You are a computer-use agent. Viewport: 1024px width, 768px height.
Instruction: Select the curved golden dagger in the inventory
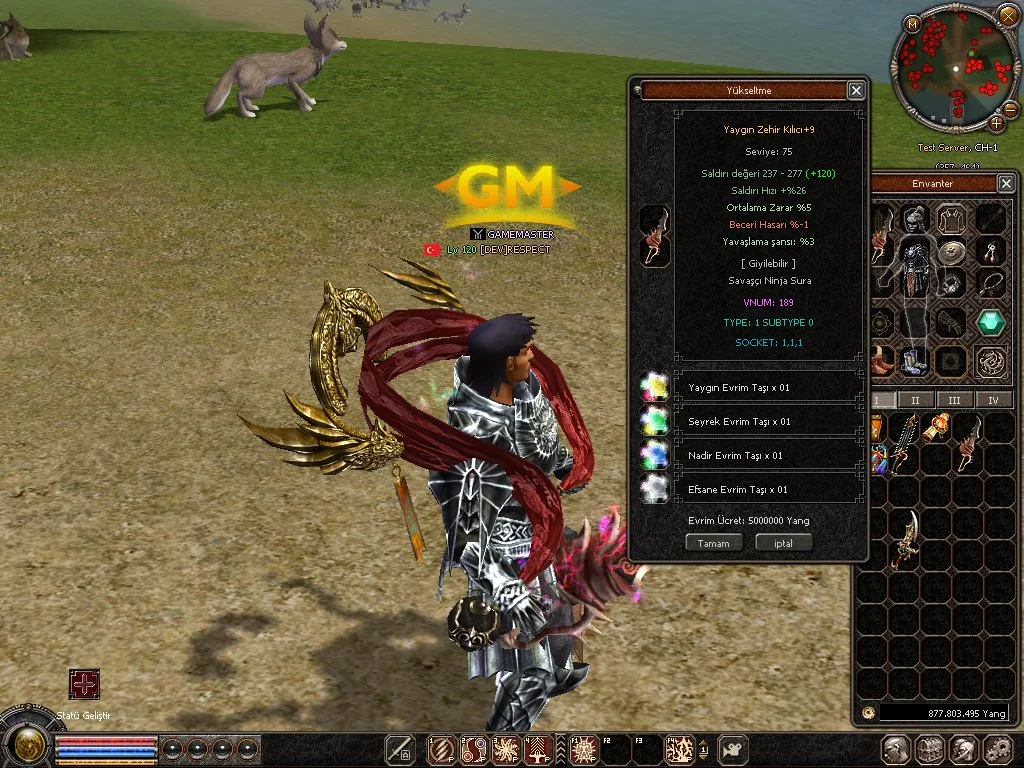tap(906, 538)
